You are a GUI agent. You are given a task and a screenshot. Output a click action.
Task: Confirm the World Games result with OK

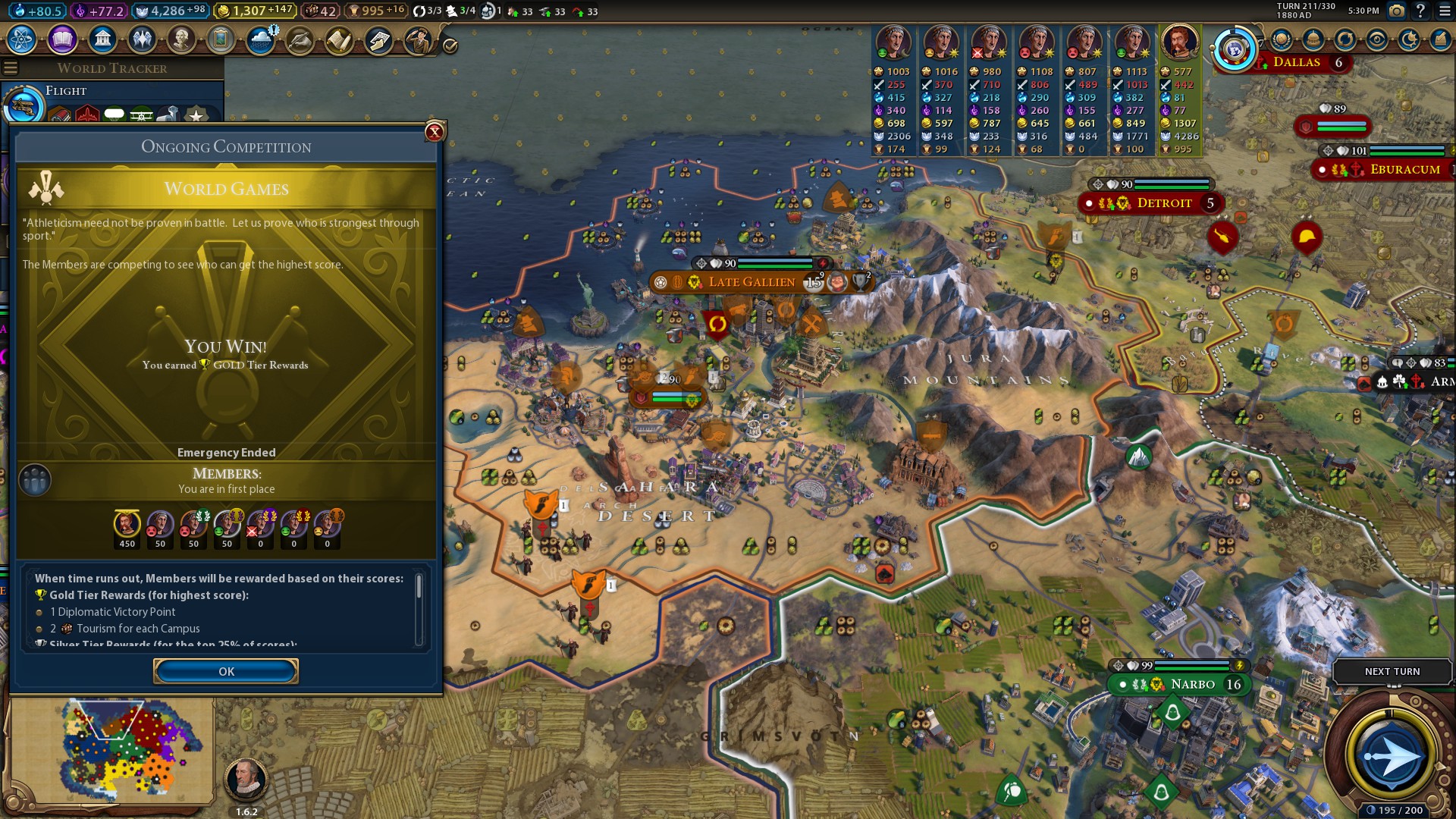point(226,671)
